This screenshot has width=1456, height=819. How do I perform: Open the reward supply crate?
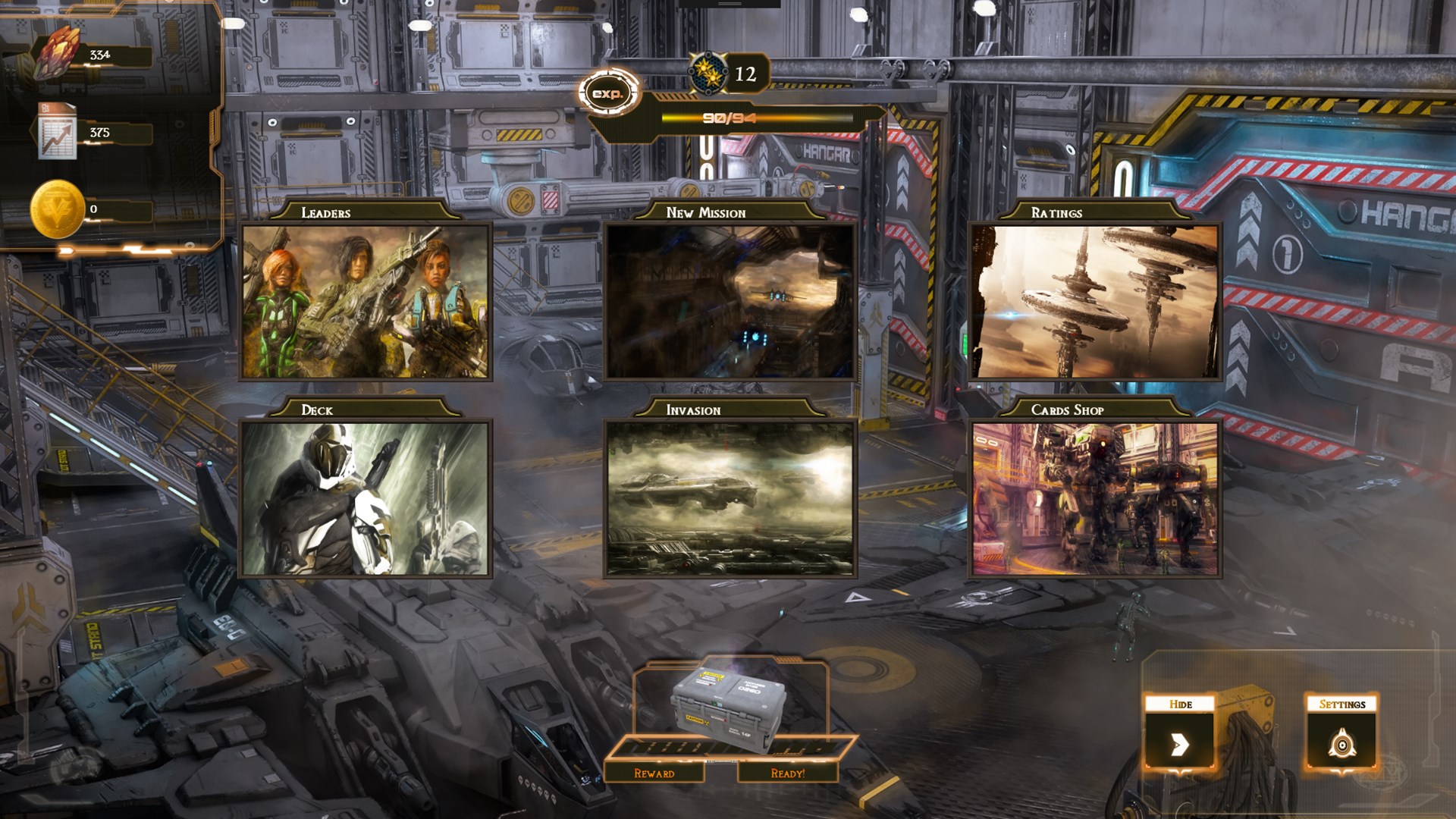728,709
